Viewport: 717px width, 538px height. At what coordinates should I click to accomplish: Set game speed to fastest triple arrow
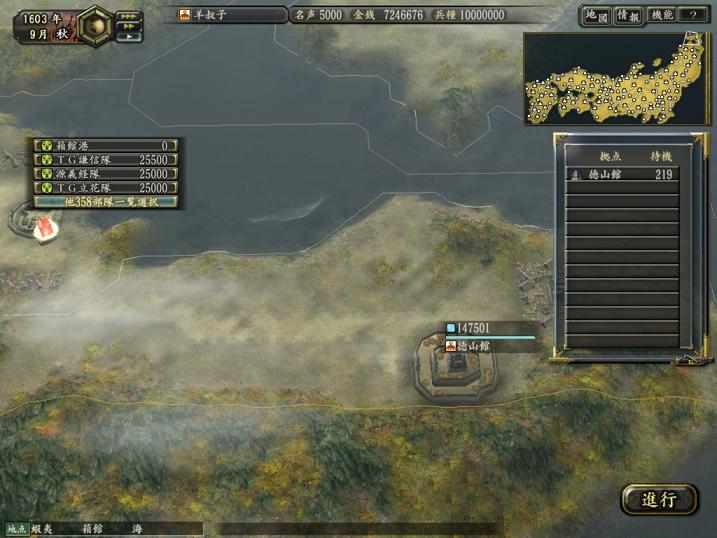129,16
